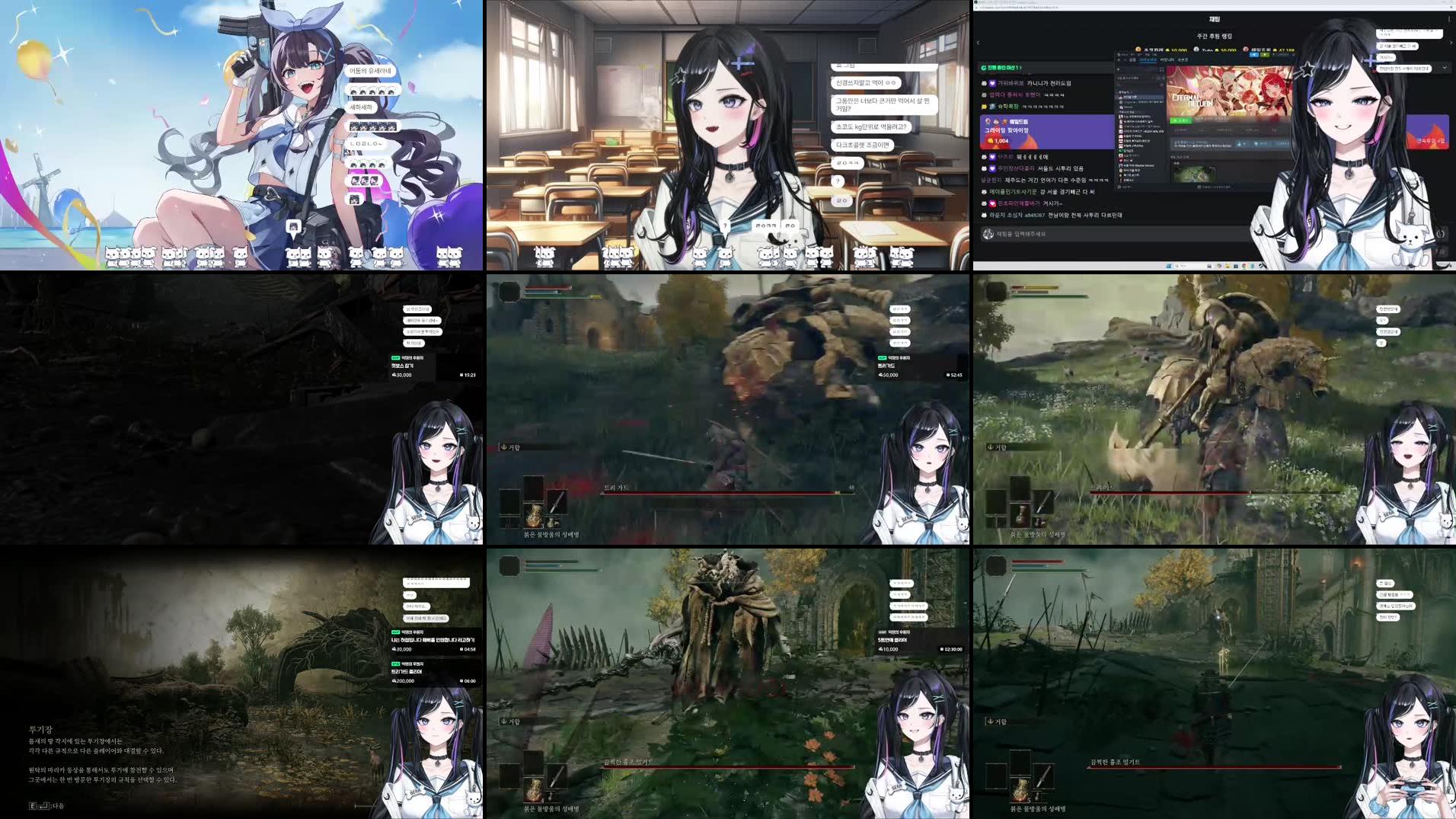Click the Windows Start button on the taskbar
The width and height of the screenshot is (1456, 819).
(x=1168, y=266)
